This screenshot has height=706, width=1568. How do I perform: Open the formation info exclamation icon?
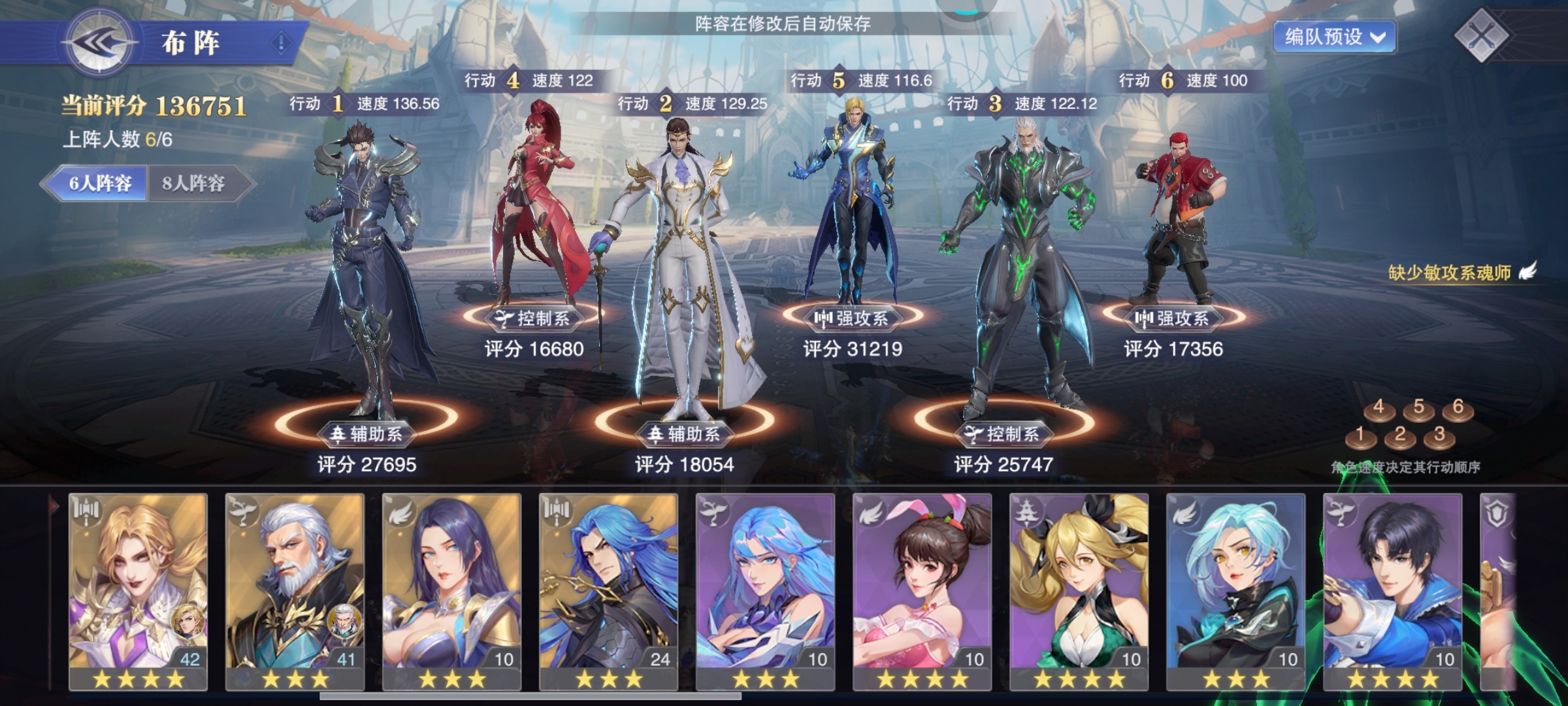pos(282,43)
